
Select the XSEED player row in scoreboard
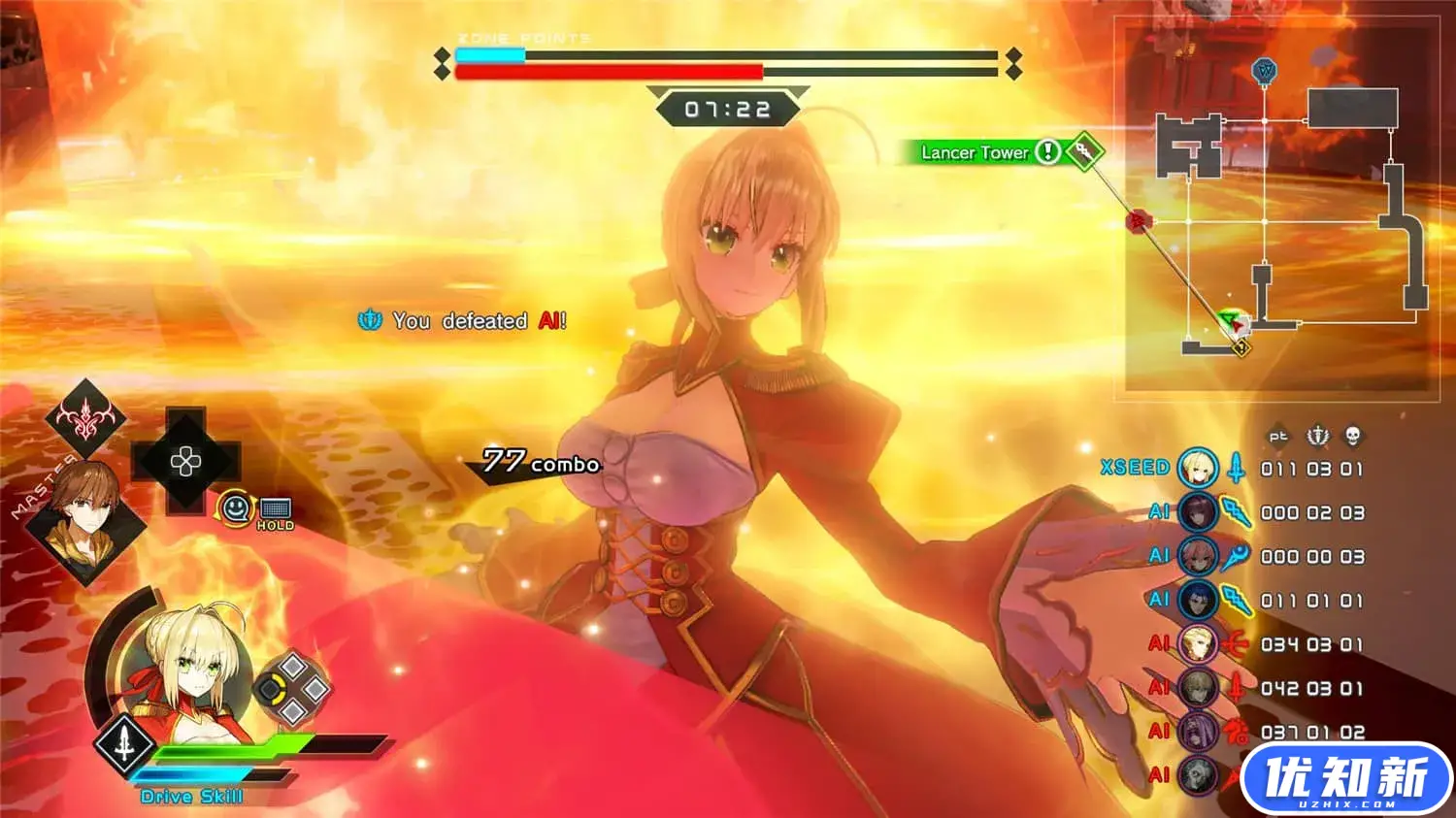point(1231,469)
